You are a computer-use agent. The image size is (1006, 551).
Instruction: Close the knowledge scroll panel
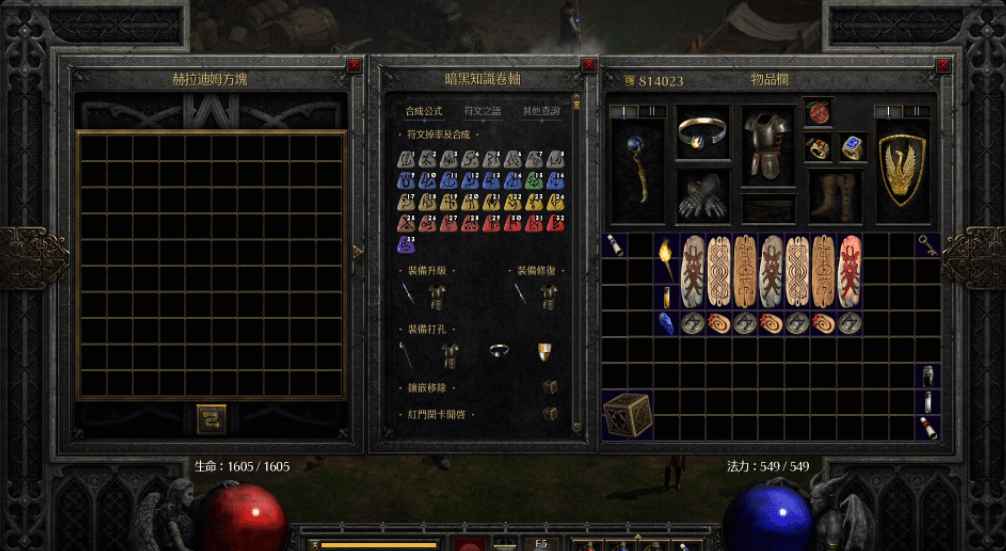pos(589,65)
